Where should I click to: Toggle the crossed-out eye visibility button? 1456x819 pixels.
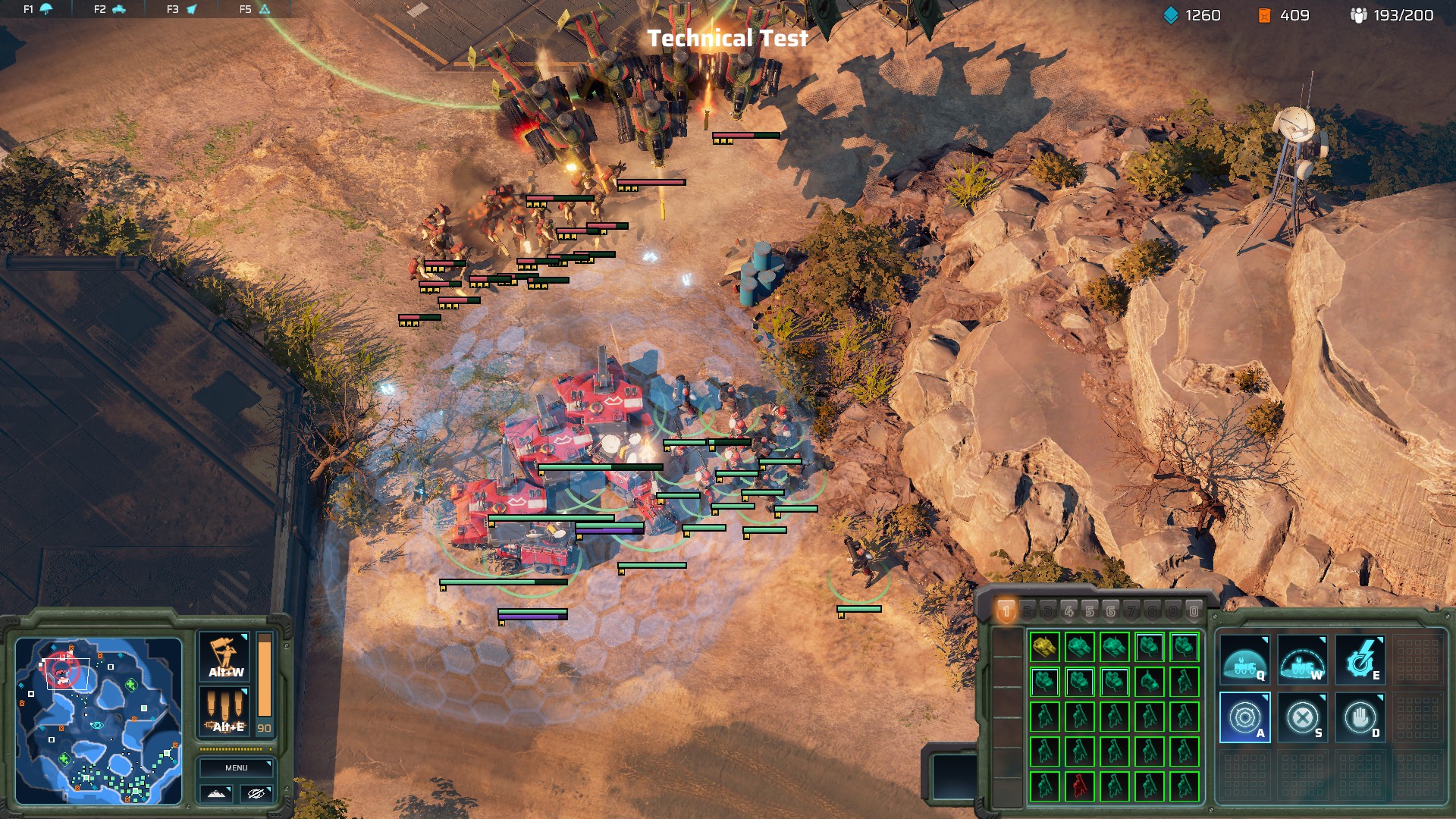click(x=256, y=793)
